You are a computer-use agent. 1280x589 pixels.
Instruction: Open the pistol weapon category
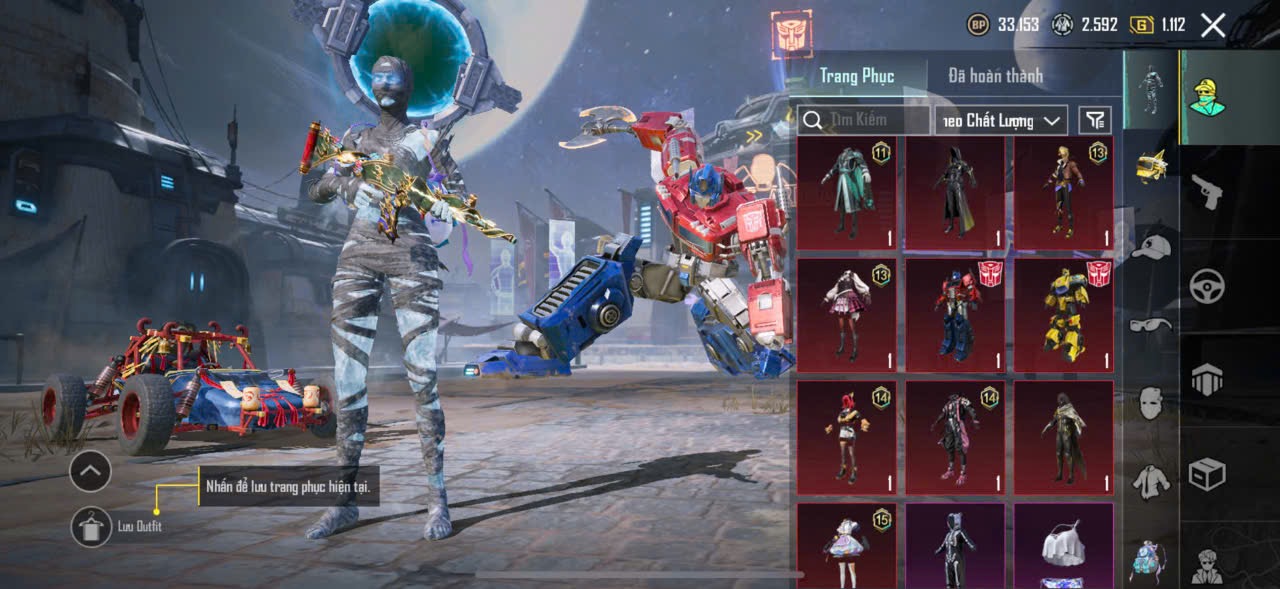tap(1208, 192)
